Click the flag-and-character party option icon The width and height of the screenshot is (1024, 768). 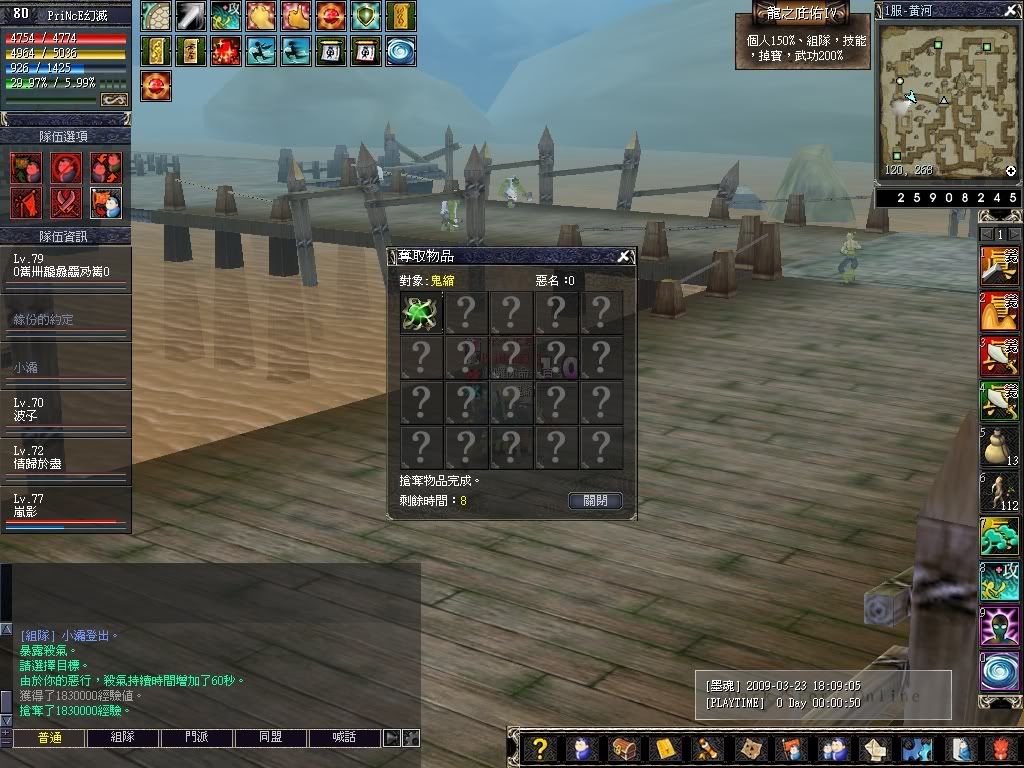click(106, 202)
